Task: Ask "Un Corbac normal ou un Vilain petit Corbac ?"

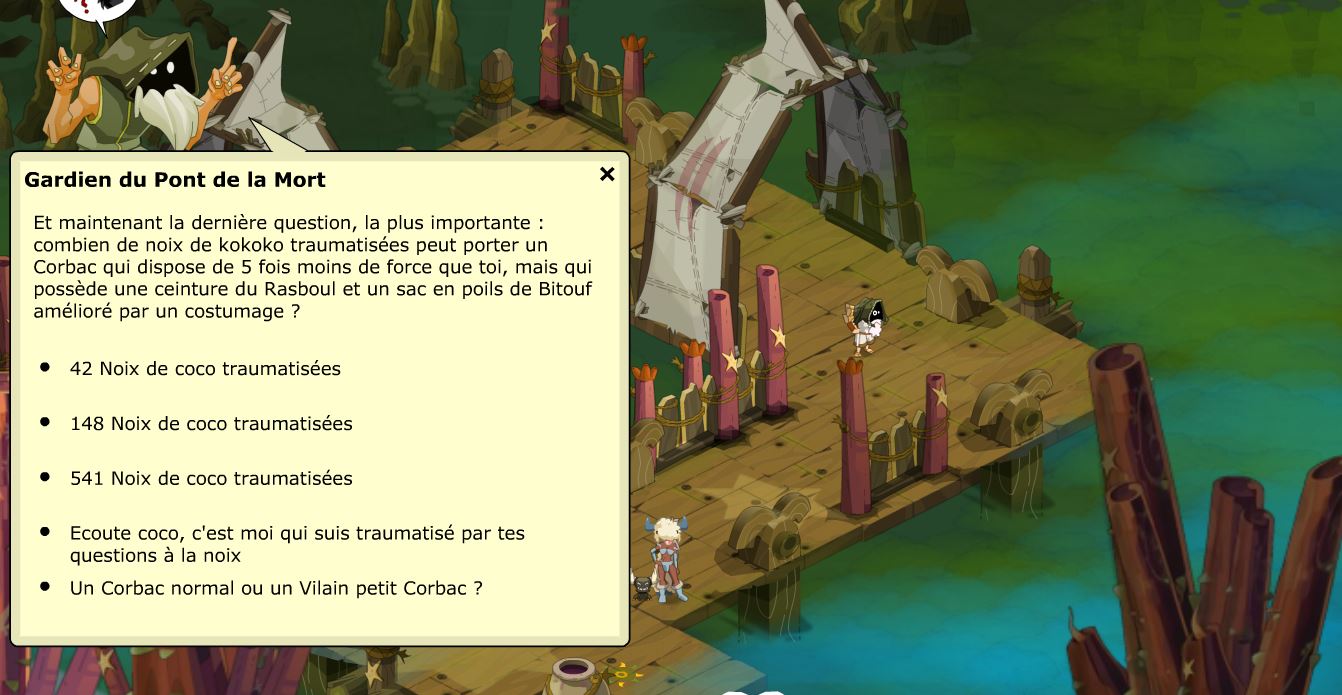Action: (x=276, y=588)
